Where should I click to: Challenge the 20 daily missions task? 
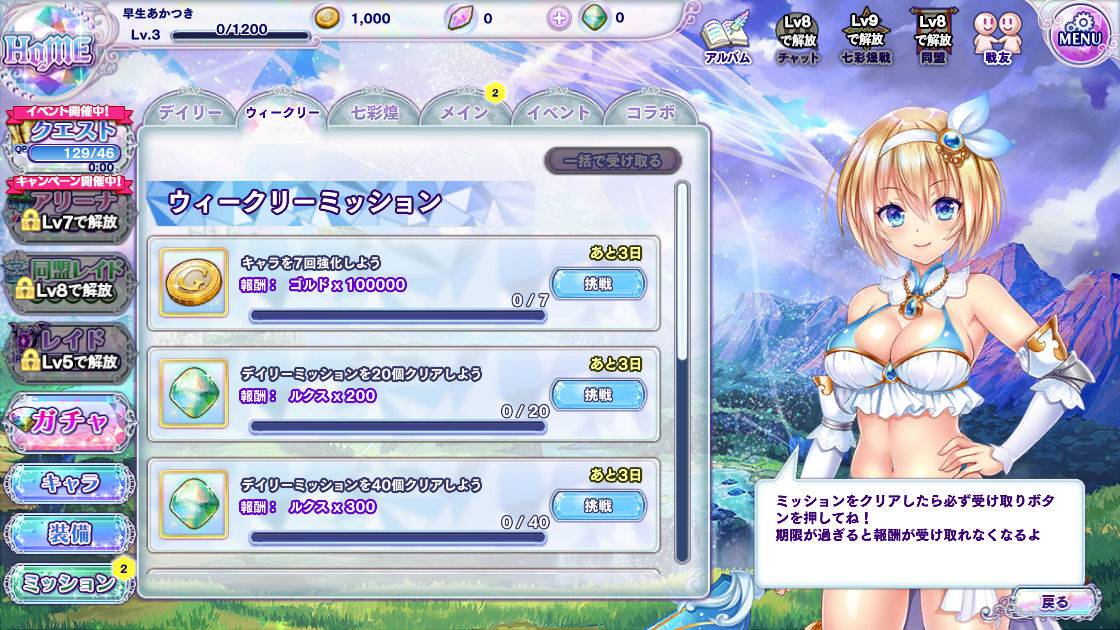[598, 395]
